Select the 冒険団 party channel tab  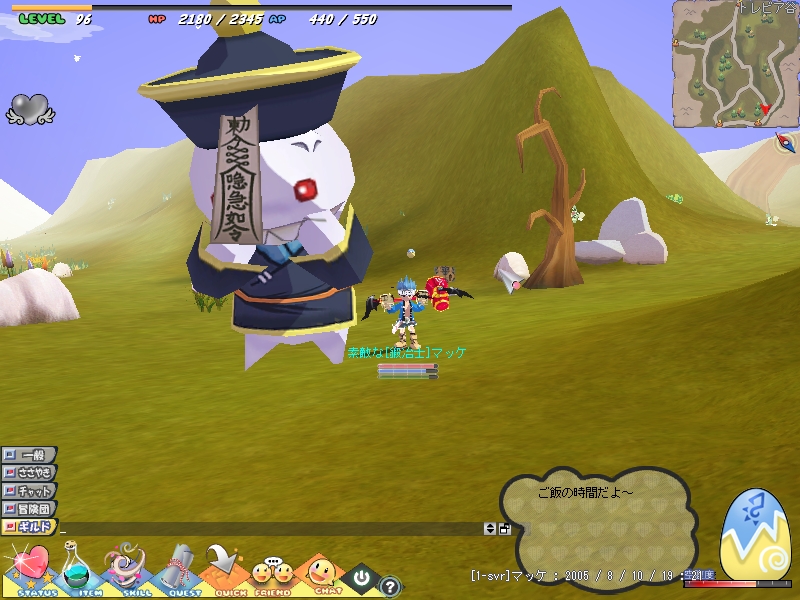coord(30,509)
